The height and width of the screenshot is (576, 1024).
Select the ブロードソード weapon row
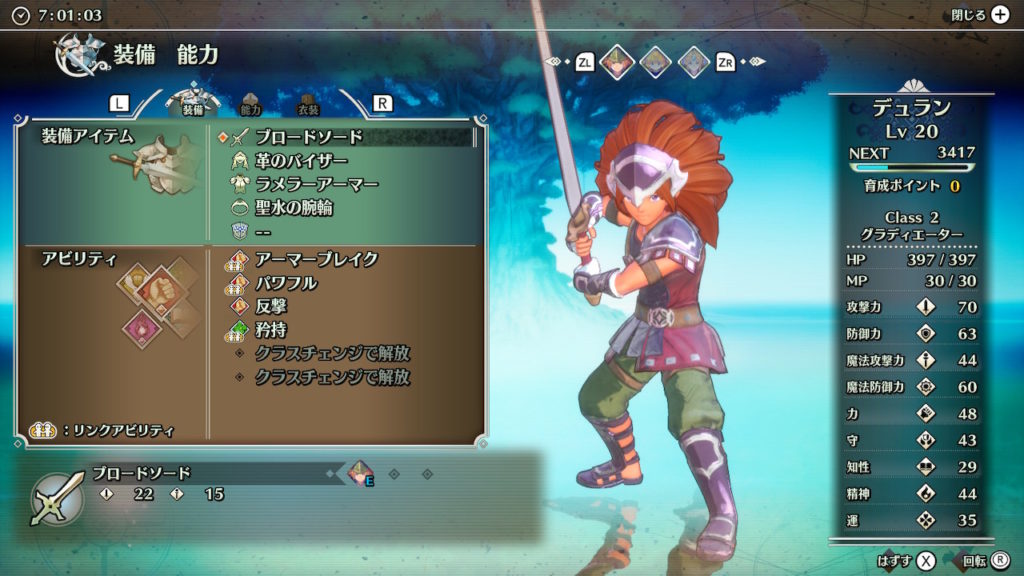pos(308,137)
